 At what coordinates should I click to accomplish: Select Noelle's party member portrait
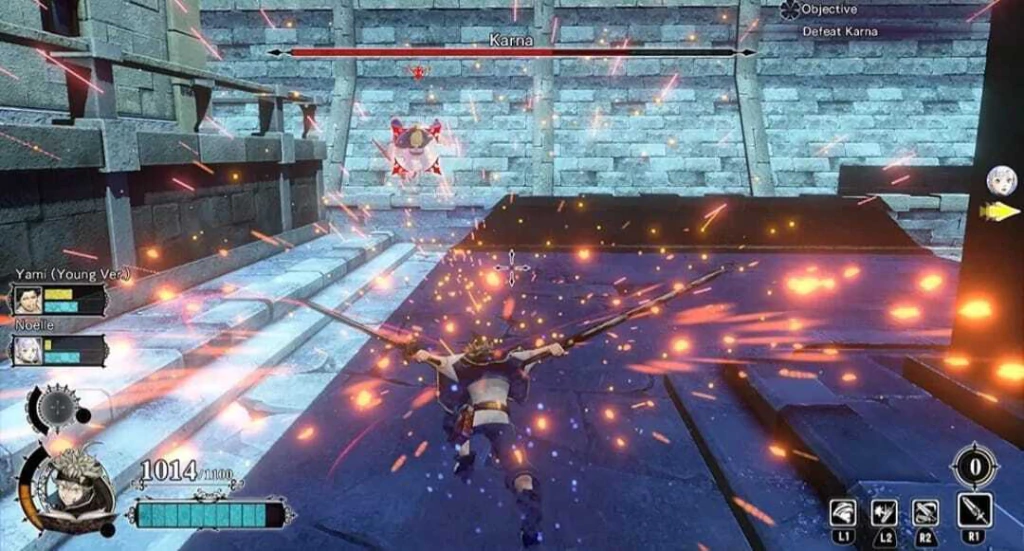[26, 350]
